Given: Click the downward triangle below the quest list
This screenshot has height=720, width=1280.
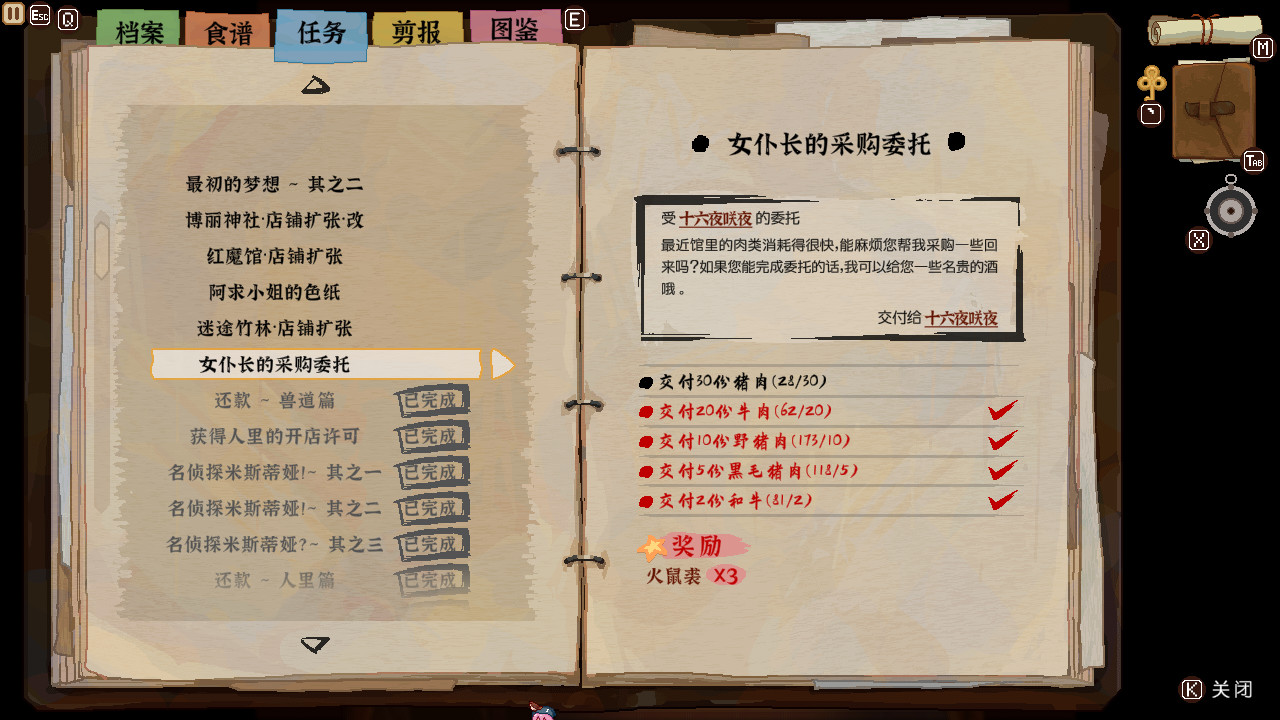Looking at the screenshot, I should [x=317, y=645].
